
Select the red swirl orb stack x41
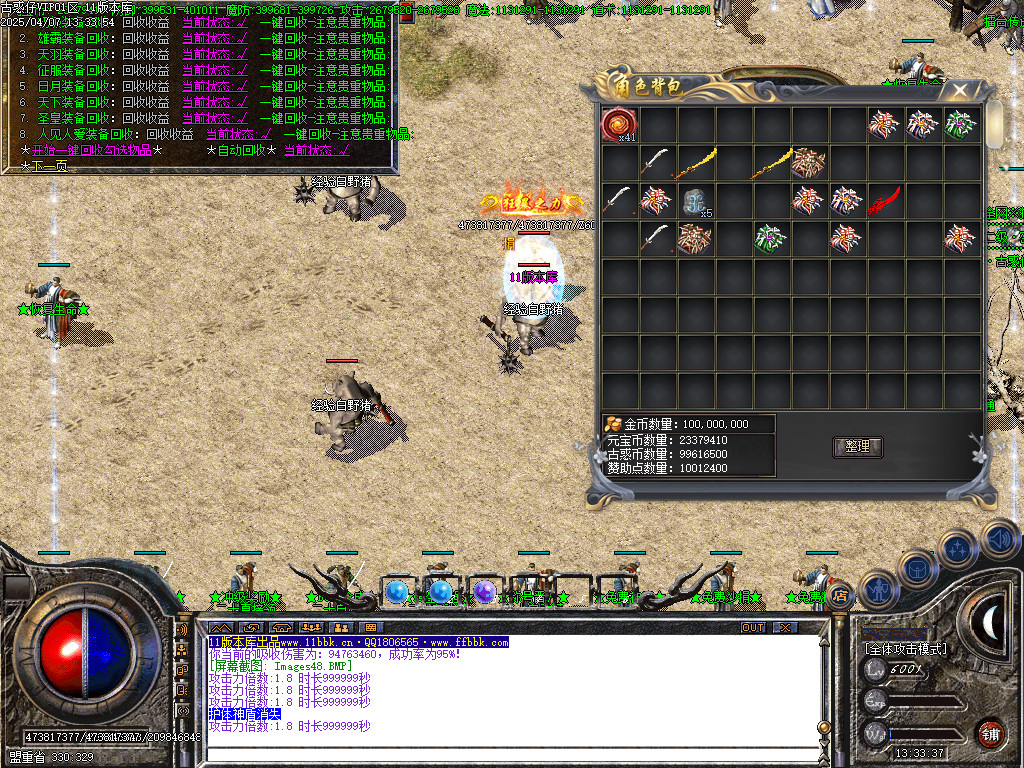(619, 125)
